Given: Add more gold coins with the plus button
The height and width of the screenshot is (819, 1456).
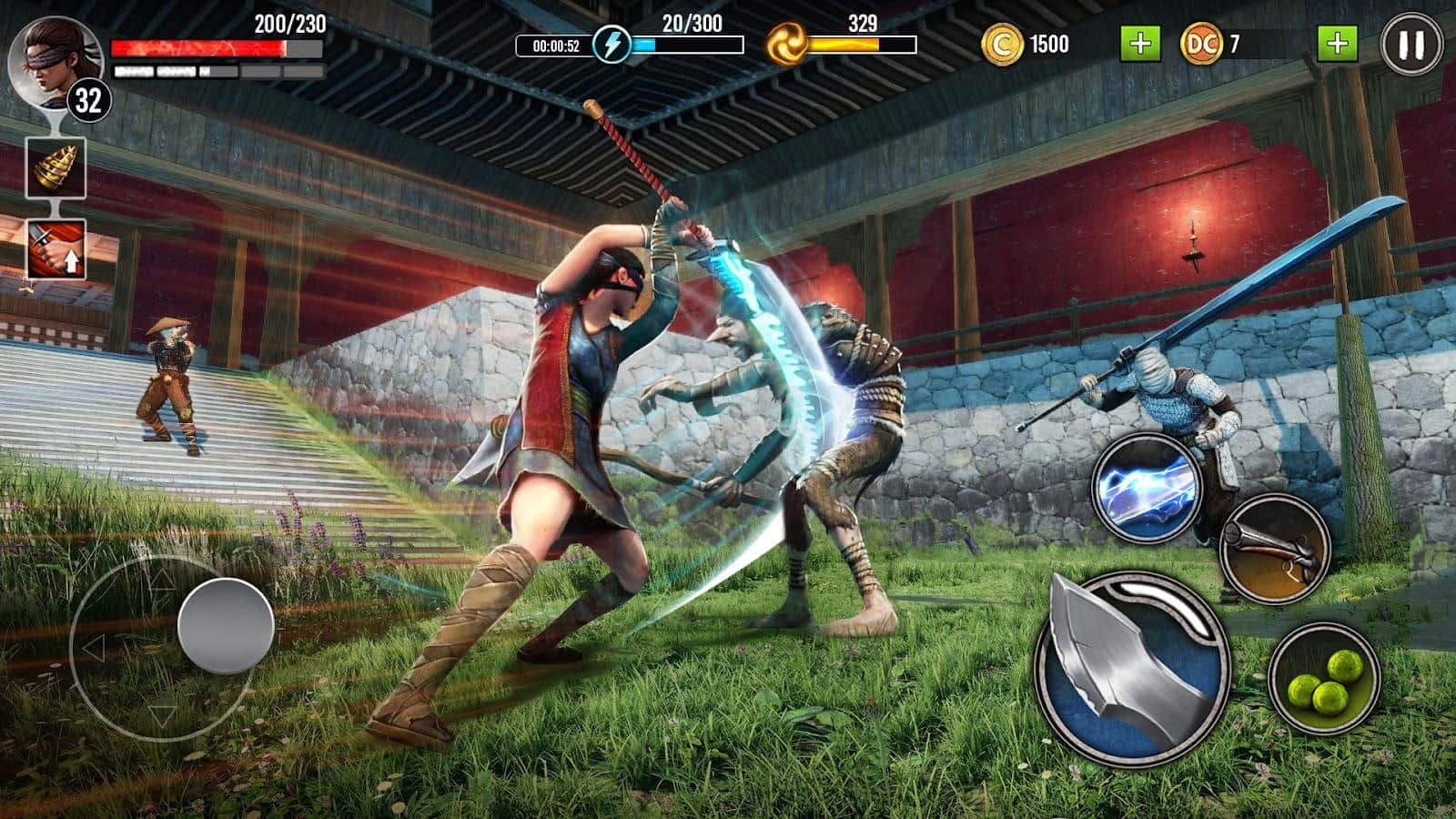Looking at the screenshot, I should (x=1139, y=44).
